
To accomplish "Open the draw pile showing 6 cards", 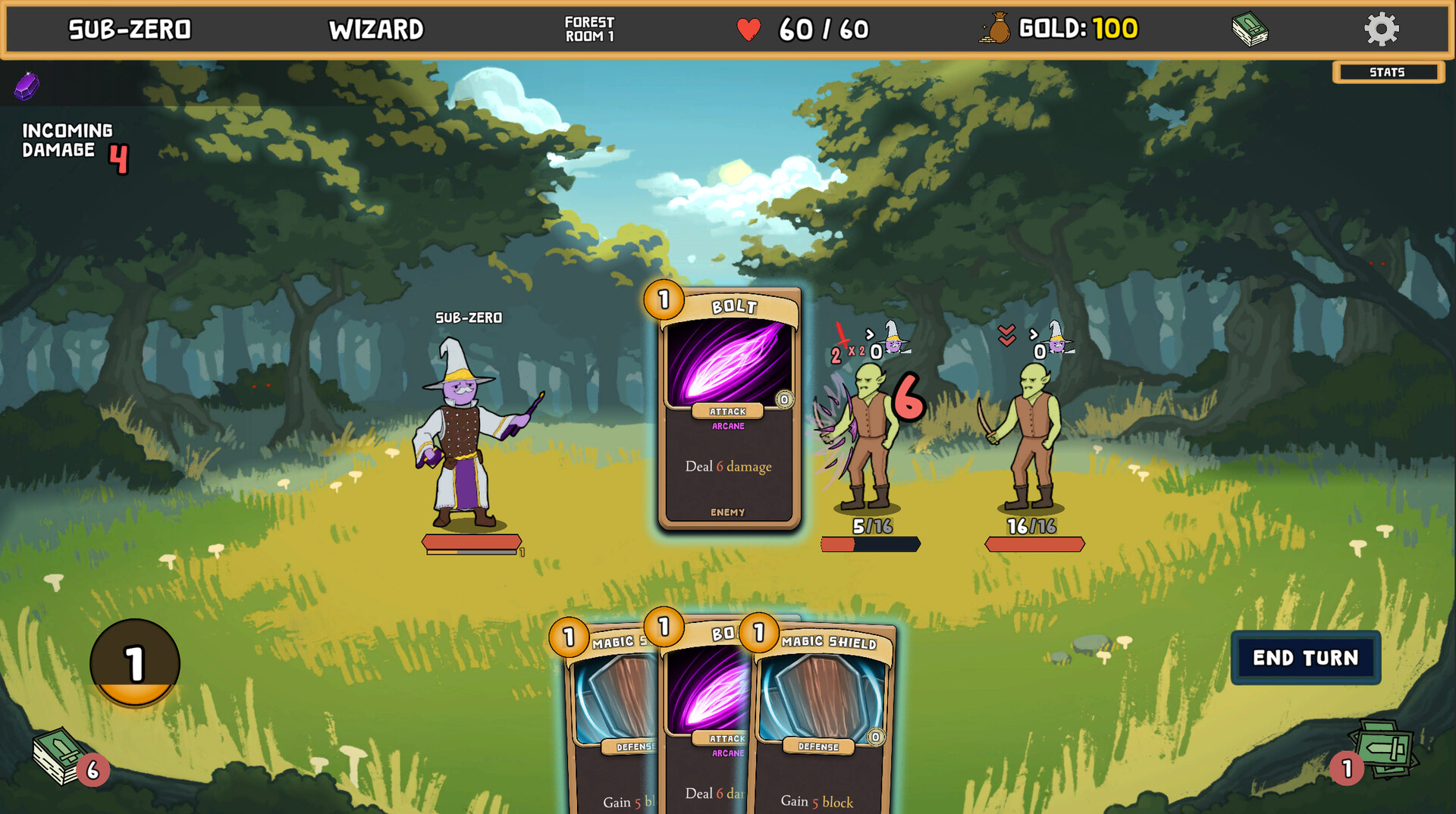I will [62, 756].
